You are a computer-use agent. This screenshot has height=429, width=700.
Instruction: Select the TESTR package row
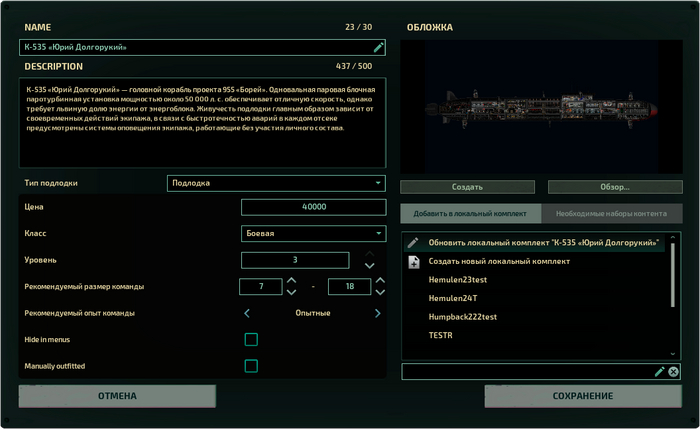coord(441,336)
